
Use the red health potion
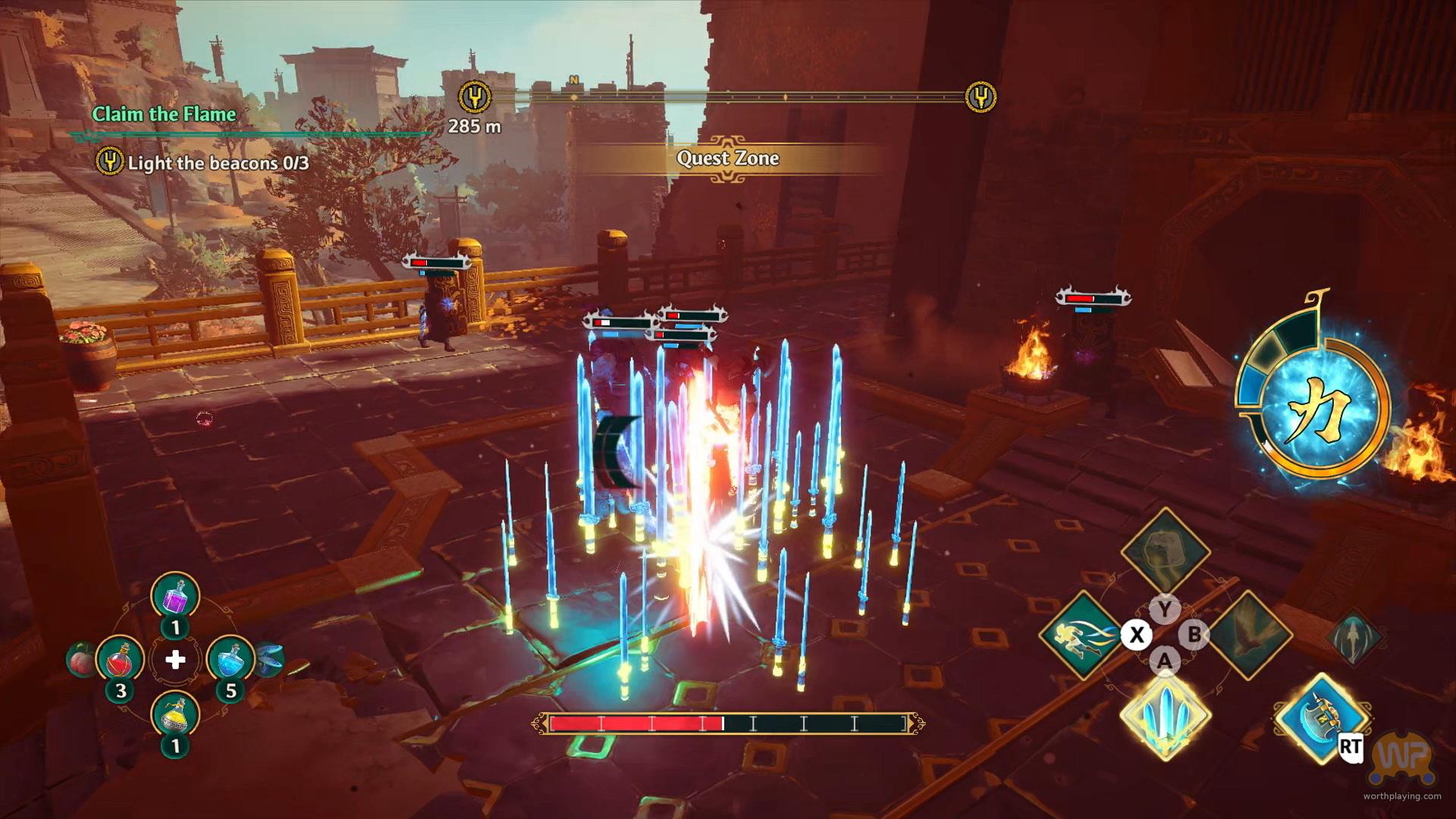click(121, 661)
